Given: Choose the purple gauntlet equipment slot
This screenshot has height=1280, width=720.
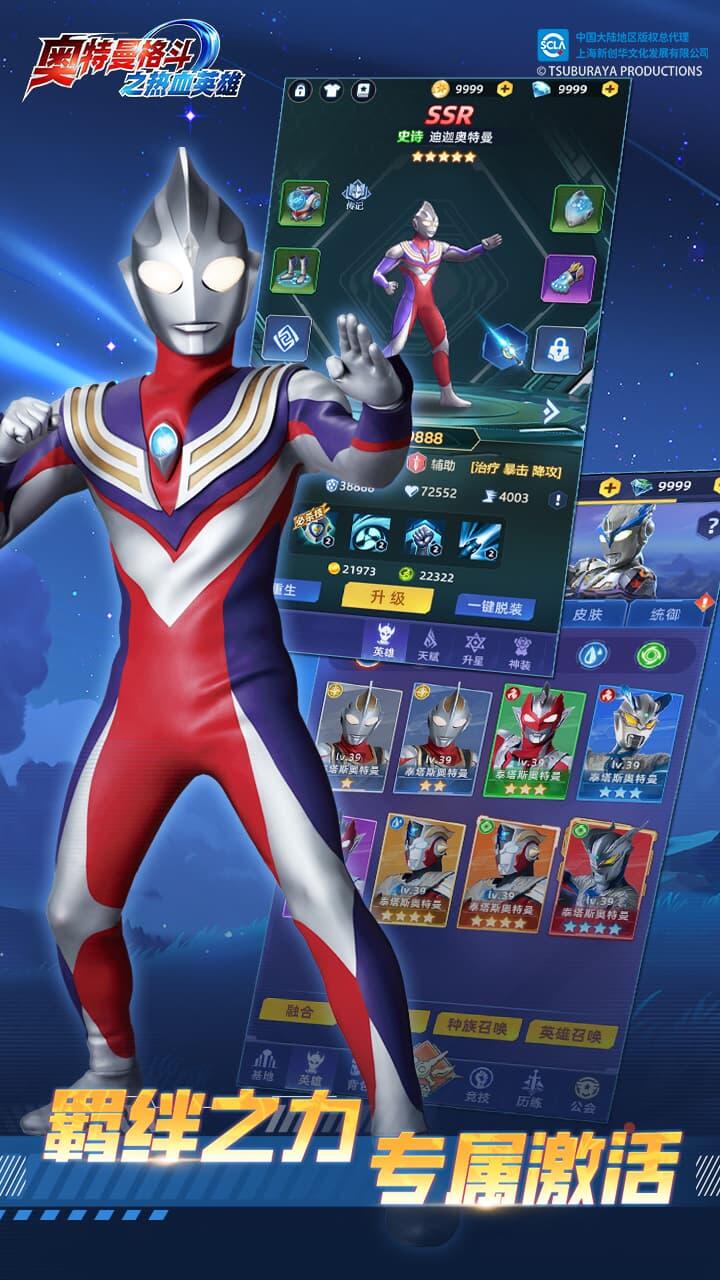Looking at the screenshot, I should pyautogui.click(x=568, y=278).
